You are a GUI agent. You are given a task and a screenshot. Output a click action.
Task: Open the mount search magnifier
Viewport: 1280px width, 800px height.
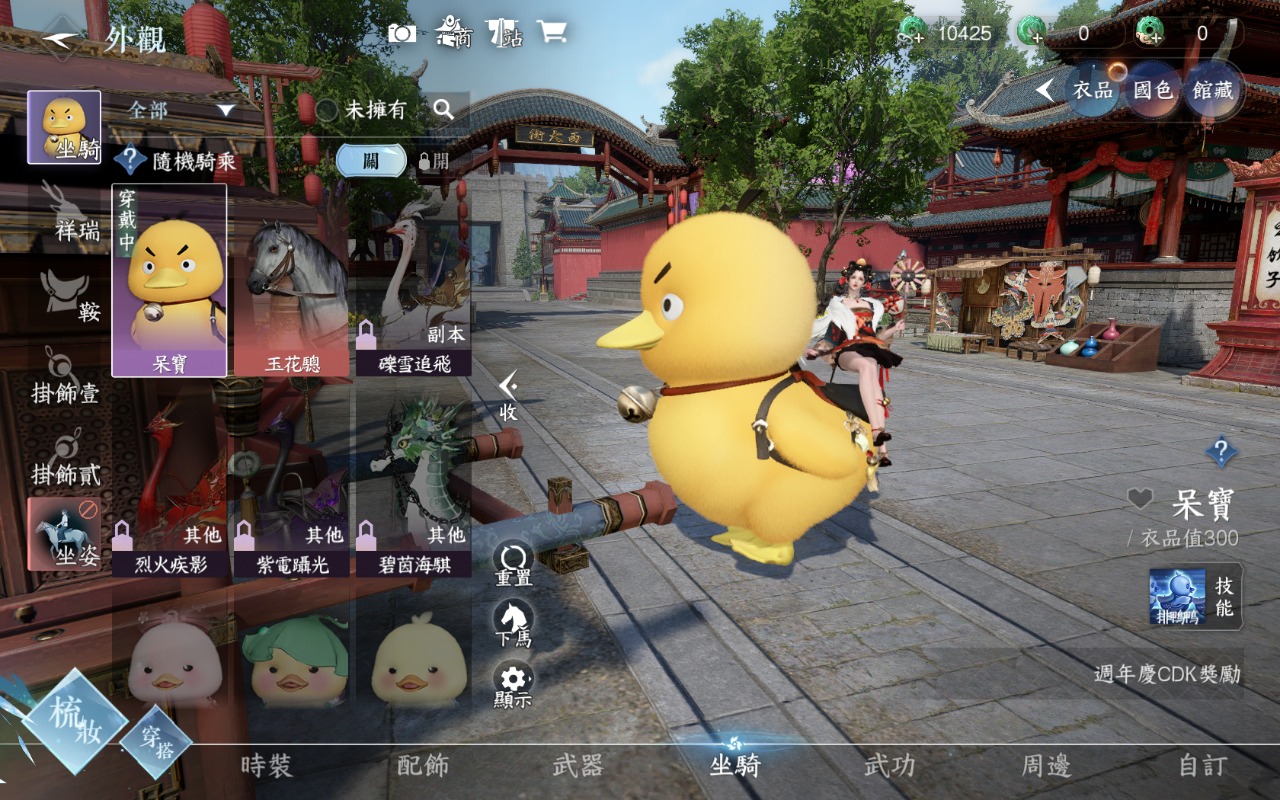(444, 109)
